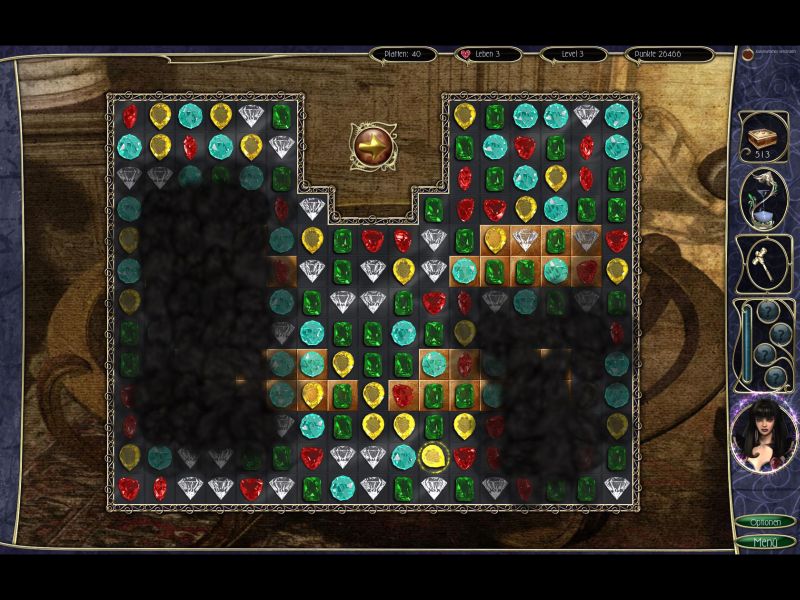This screenshot has width=800, height=600.
Task: Select the yellow gem with the glowing ring
Action: [x=434, y=456]
